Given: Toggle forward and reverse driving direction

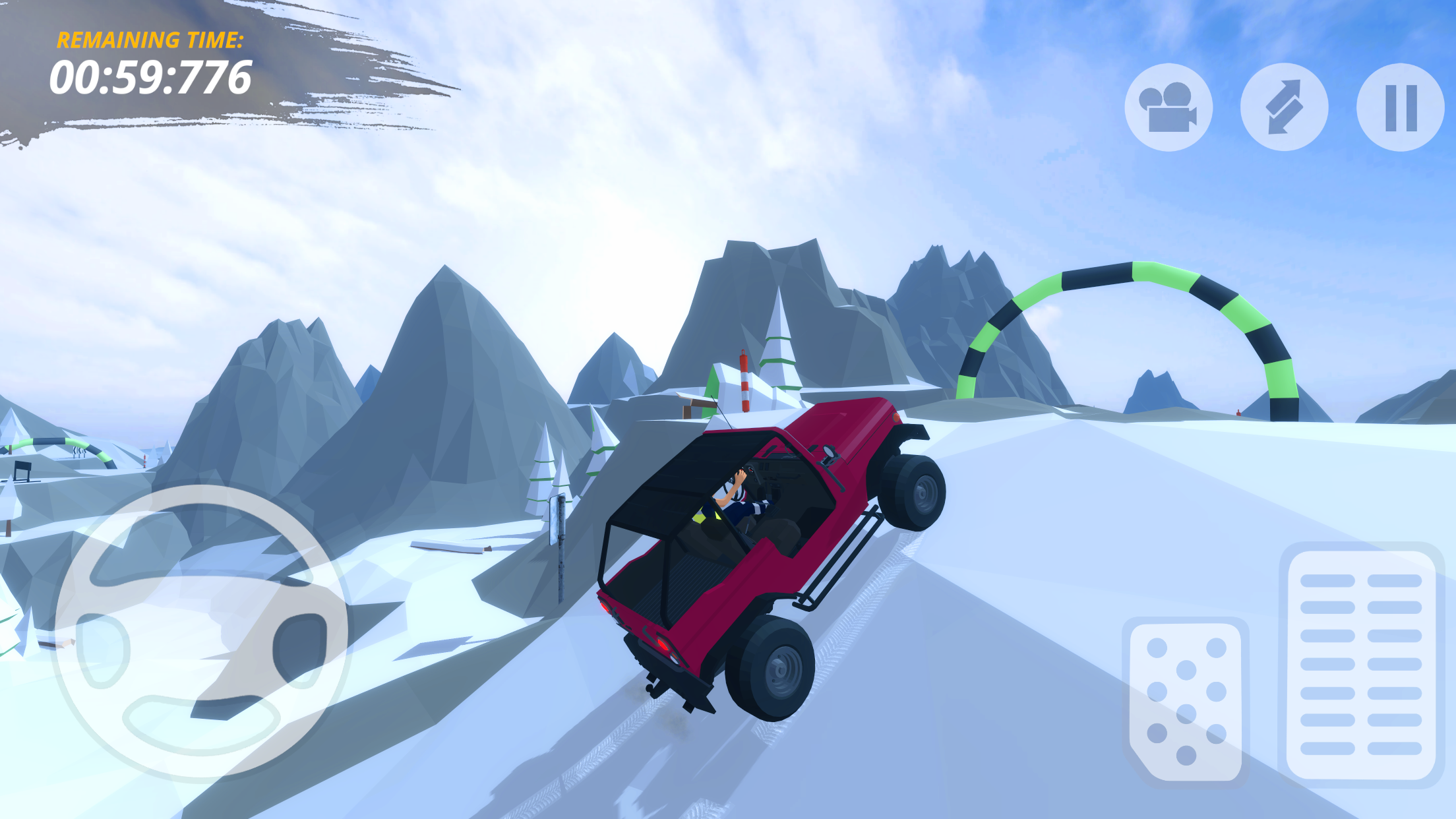Looking at the screenshot, I should click(x=1285, y=107).
